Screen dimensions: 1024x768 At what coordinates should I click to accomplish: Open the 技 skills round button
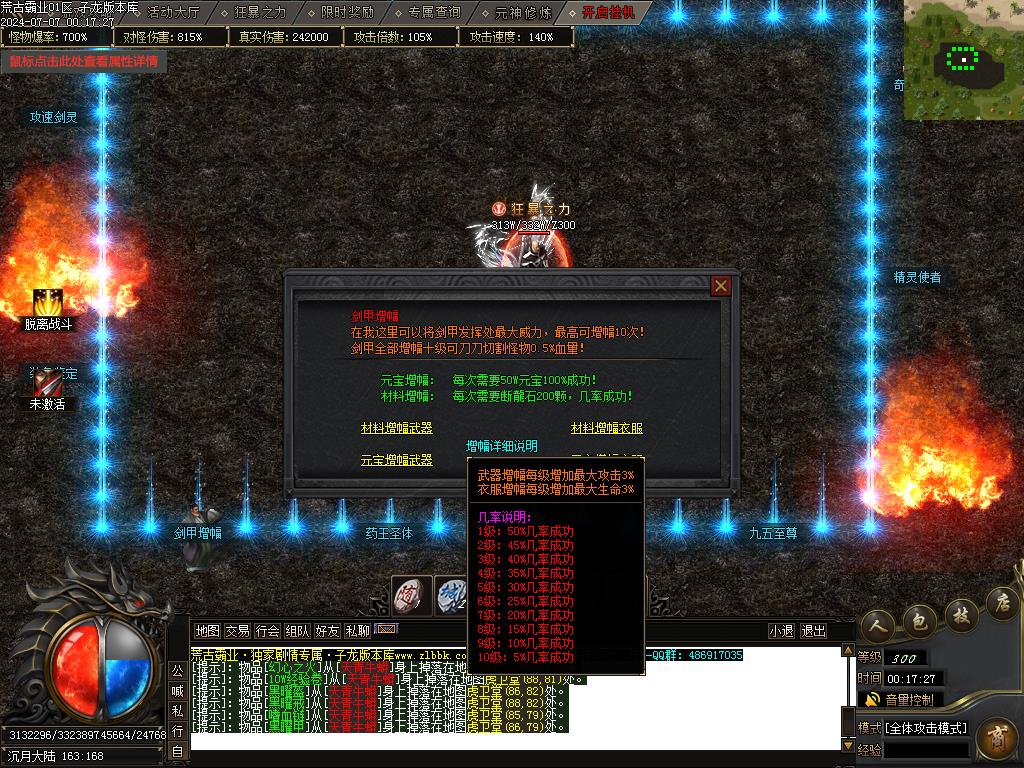[x=960, y=610]
